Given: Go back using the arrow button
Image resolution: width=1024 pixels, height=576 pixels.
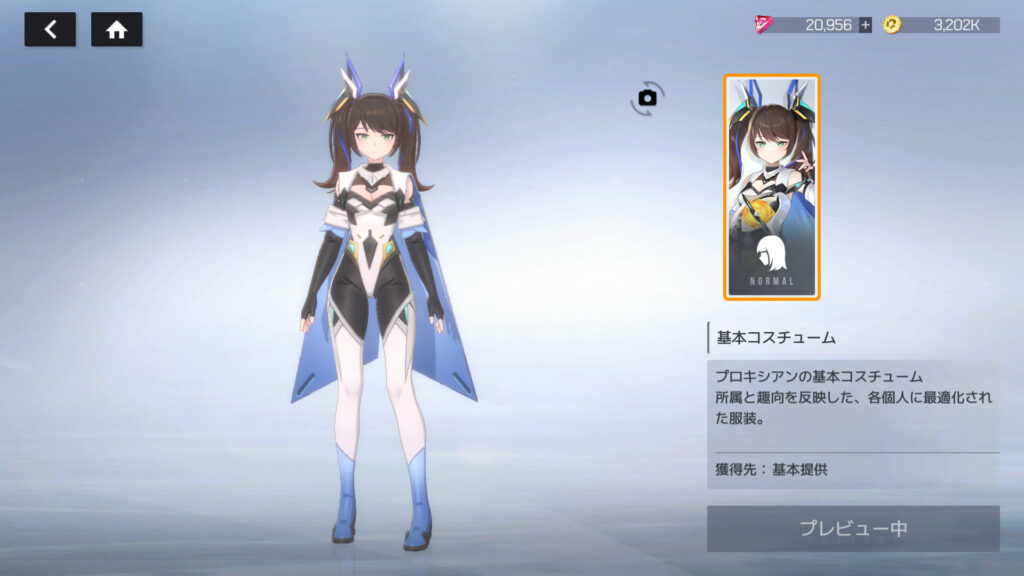Looking at the screenshot, I should pos(50,30).
